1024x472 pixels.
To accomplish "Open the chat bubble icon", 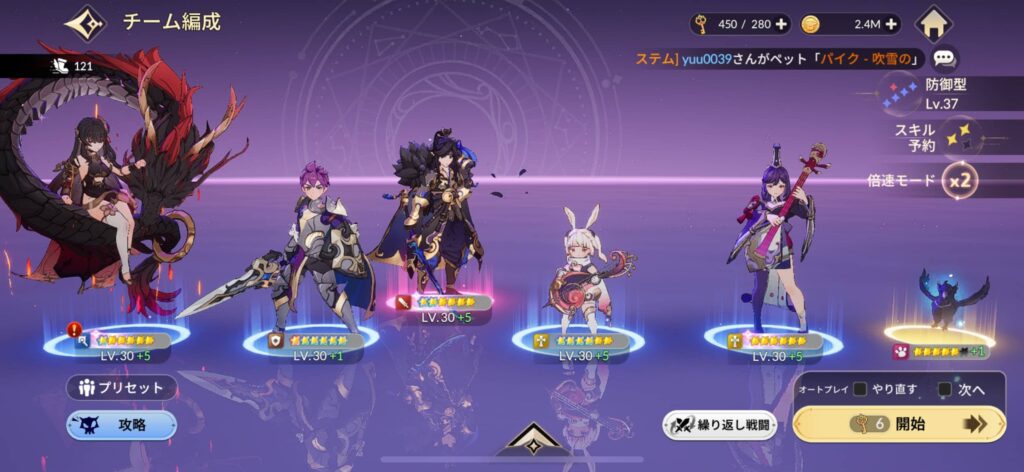I will [x=945, y=58].
